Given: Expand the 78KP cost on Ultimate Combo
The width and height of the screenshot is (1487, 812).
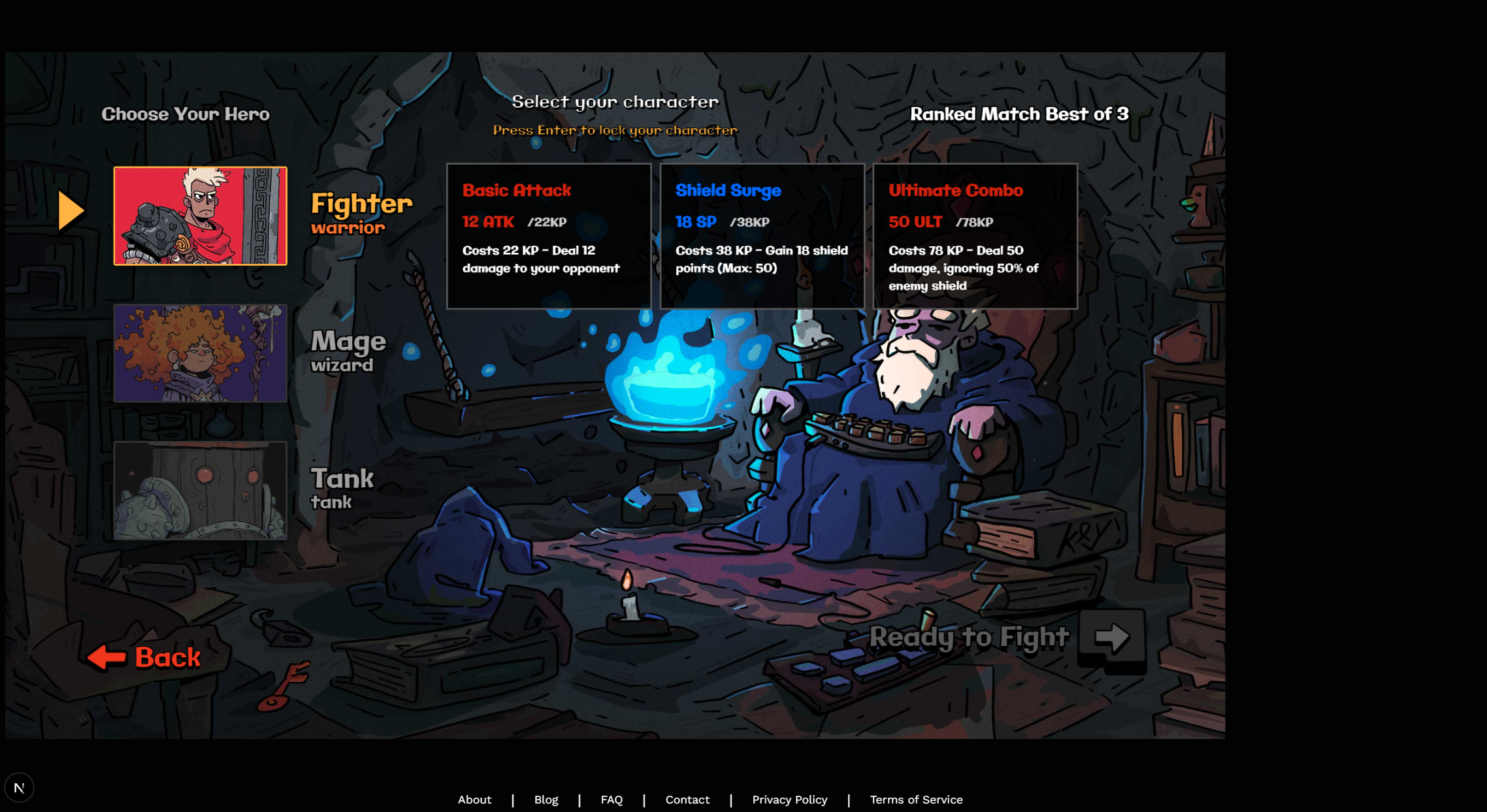Looking at the screenshot, I should (x=974, y=222).
